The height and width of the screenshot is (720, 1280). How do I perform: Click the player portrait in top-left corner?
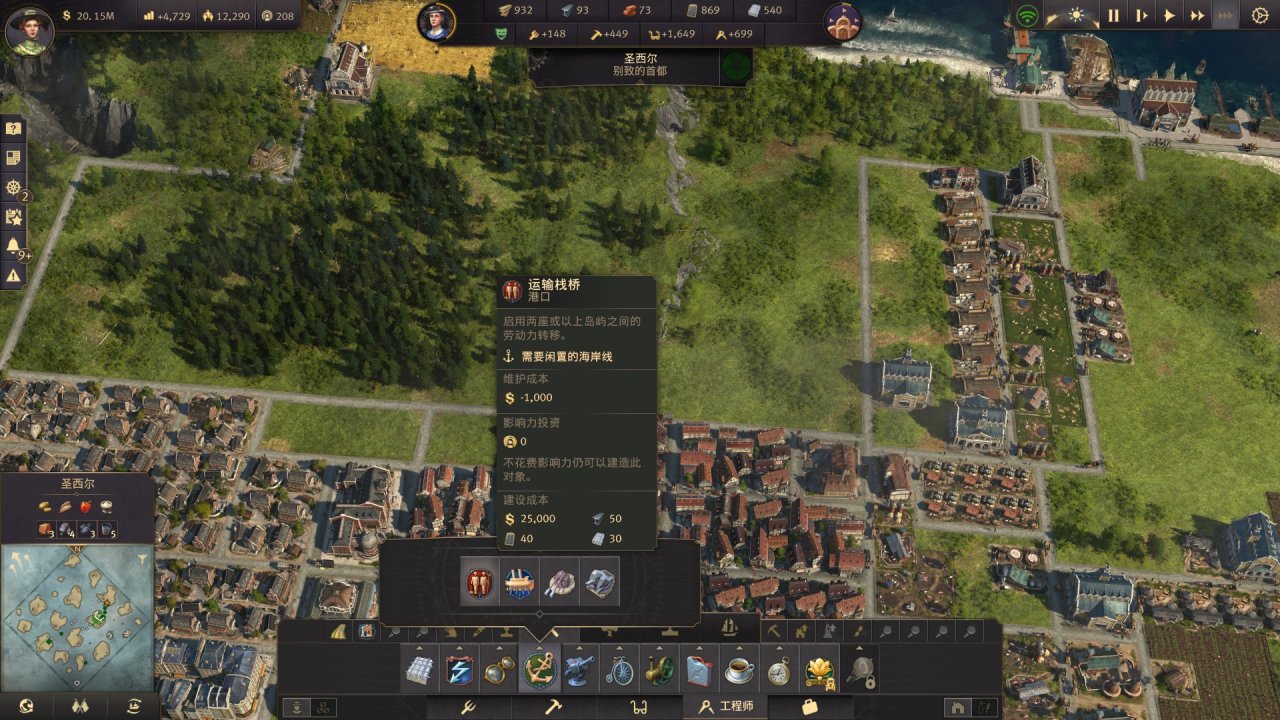click(28, 28)
